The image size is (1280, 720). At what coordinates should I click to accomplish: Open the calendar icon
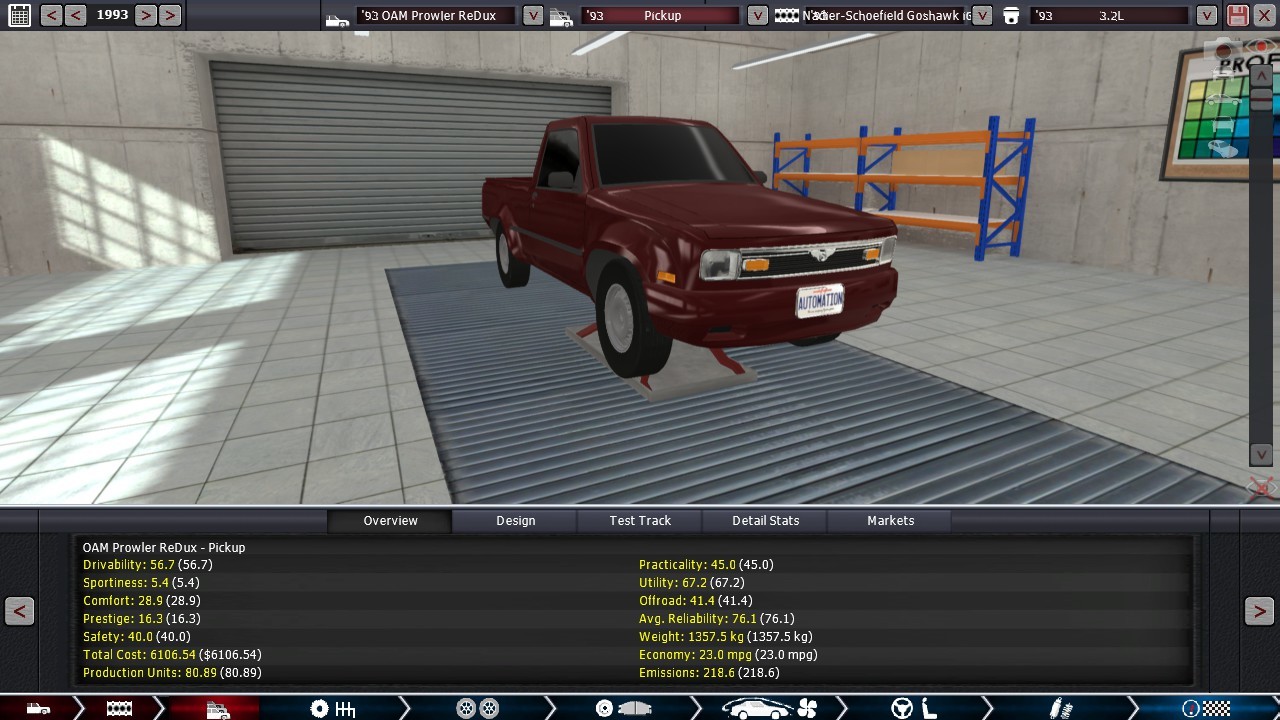[19, 15]
